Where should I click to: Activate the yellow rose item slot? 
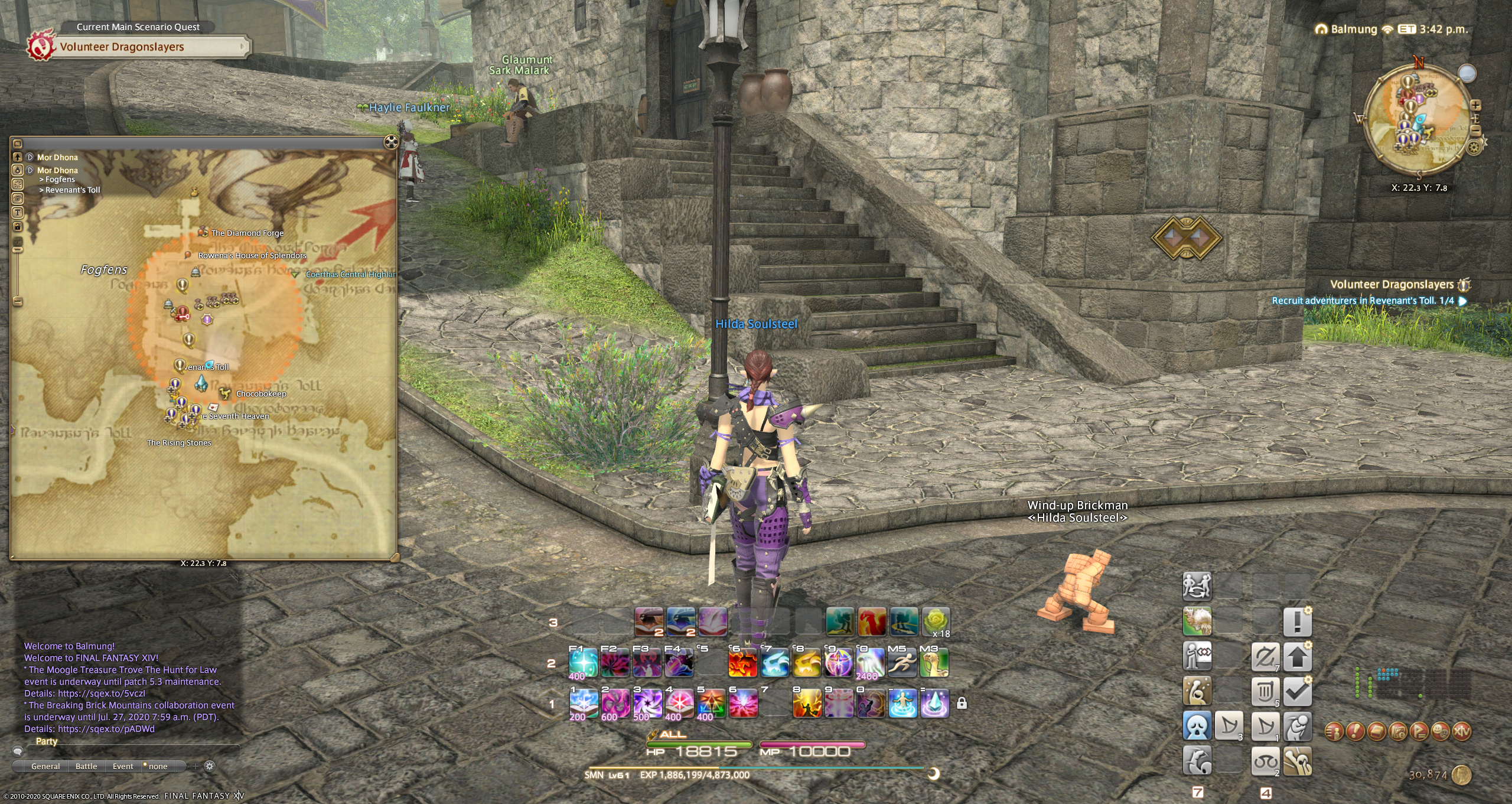click(936, 622)
